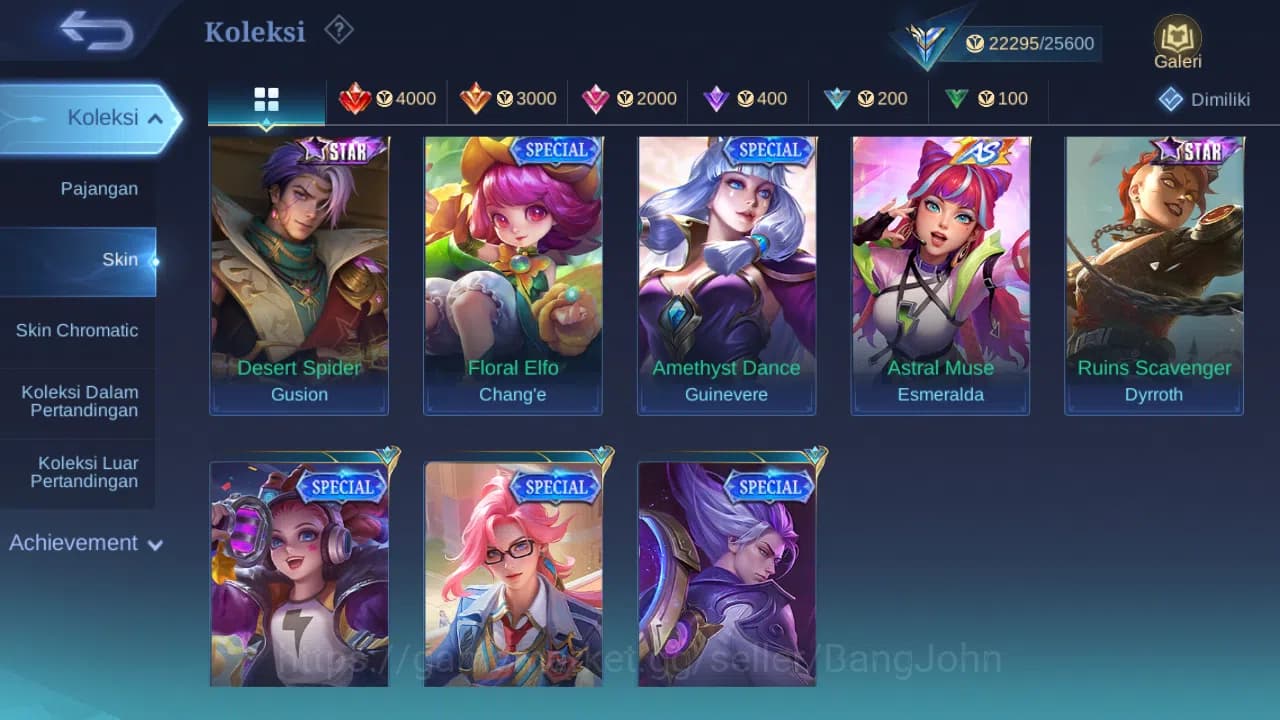Select the grid view filter icon

265,99
